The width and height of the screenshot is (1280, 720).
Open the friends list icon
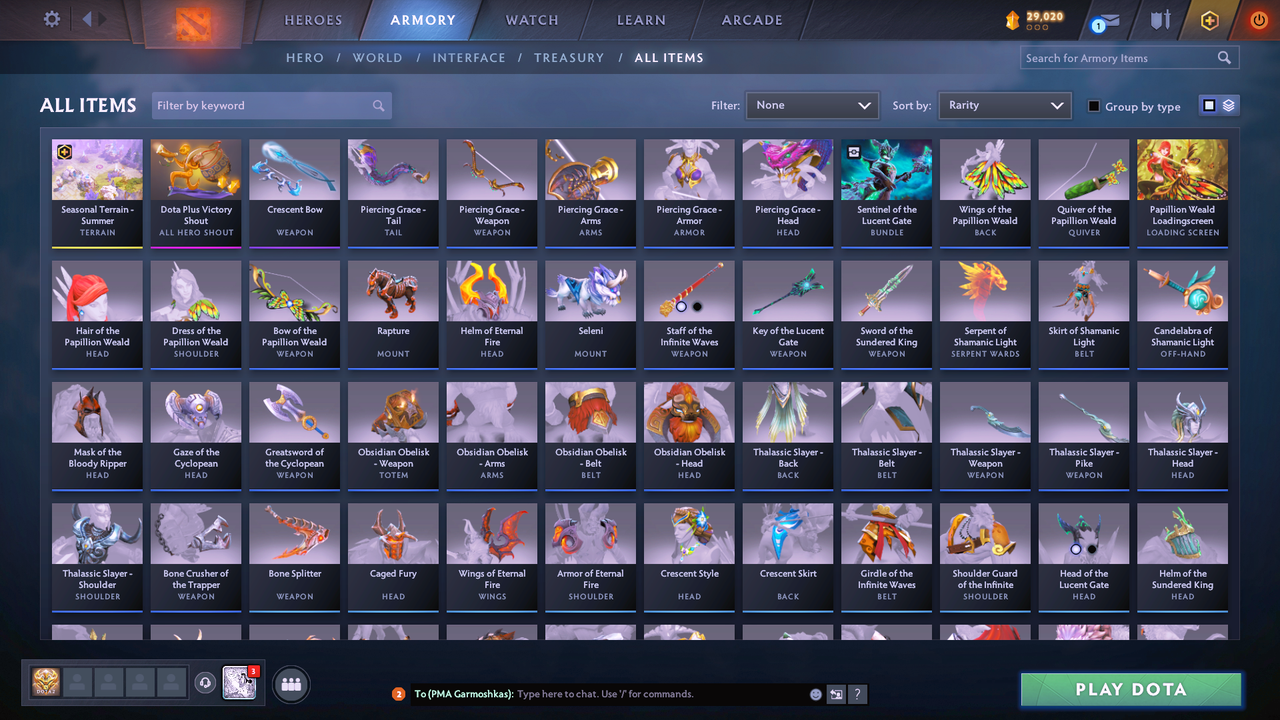click(289, 684)
